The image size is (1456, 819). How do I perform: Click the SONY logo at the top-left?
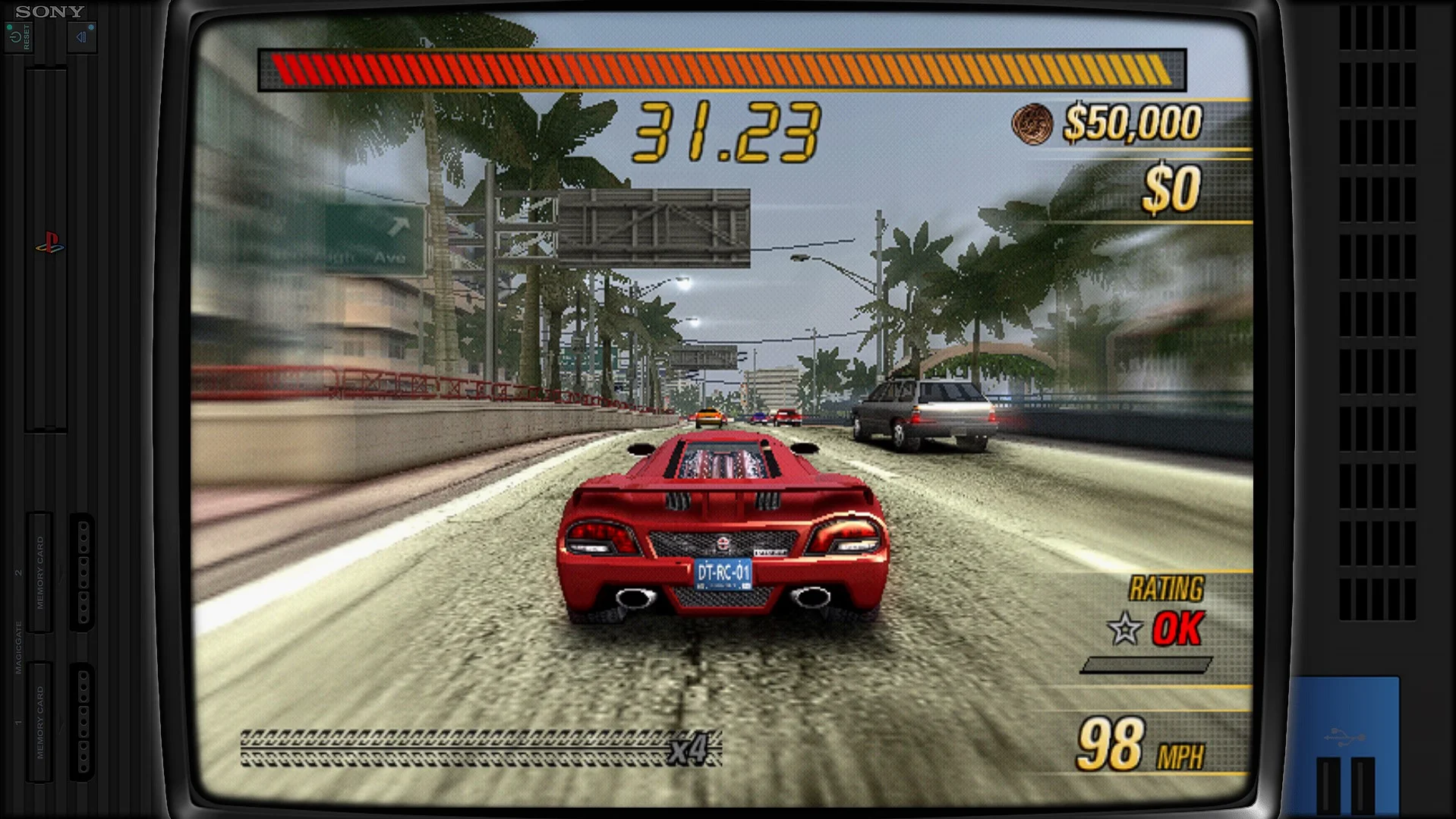[48, 11]
